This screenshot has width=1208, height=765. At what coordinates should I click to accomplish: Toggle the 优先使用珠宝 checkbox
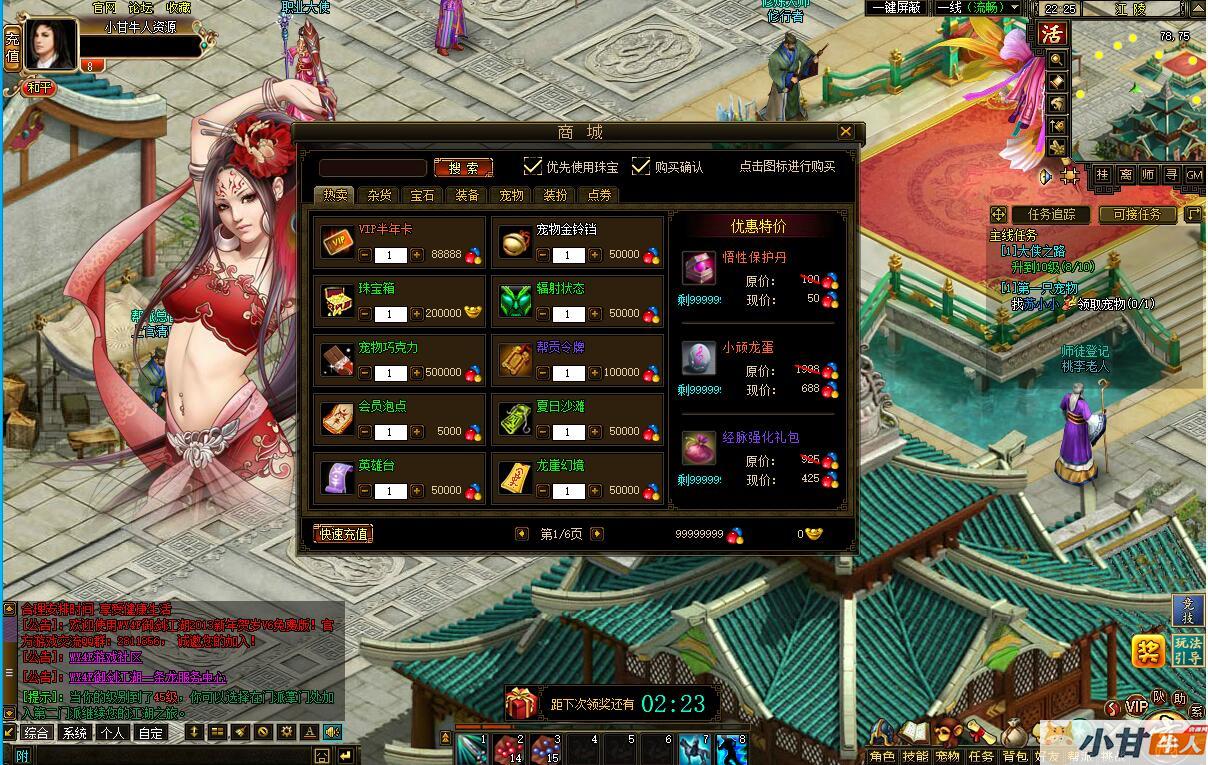click(534, 166)
